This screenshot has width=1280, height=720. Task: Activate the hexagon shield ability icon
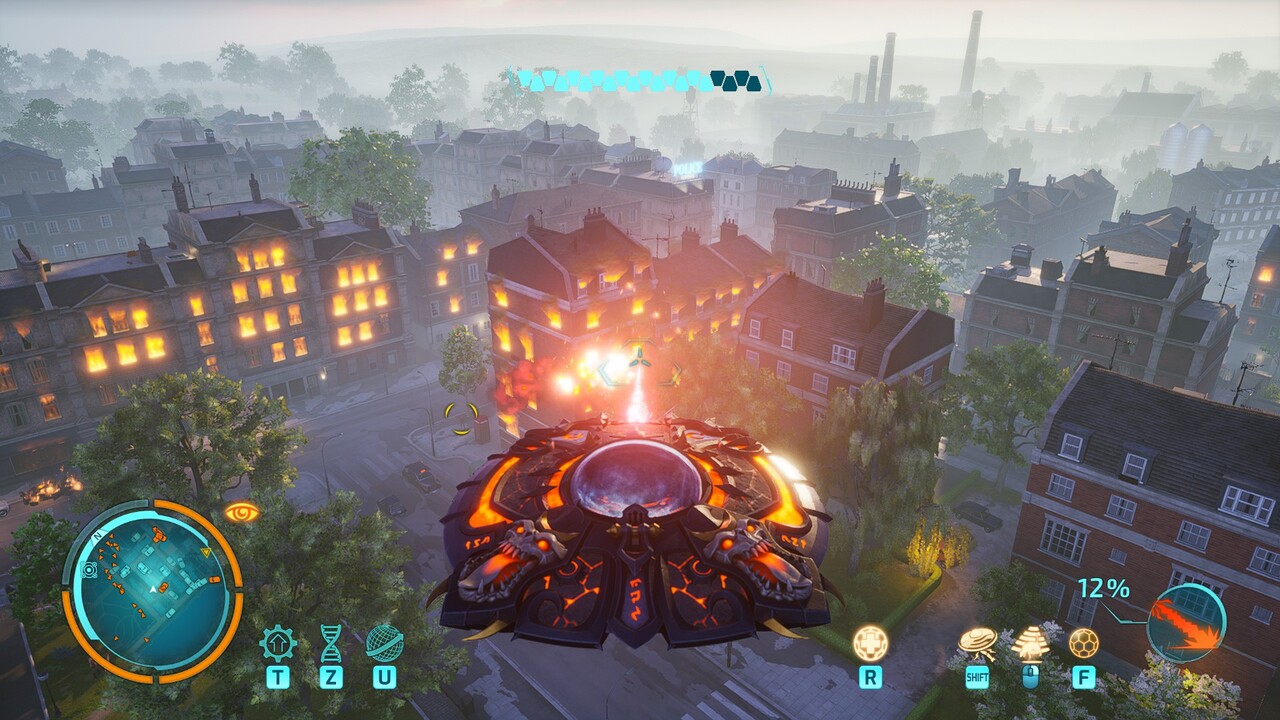point(1083,643)
